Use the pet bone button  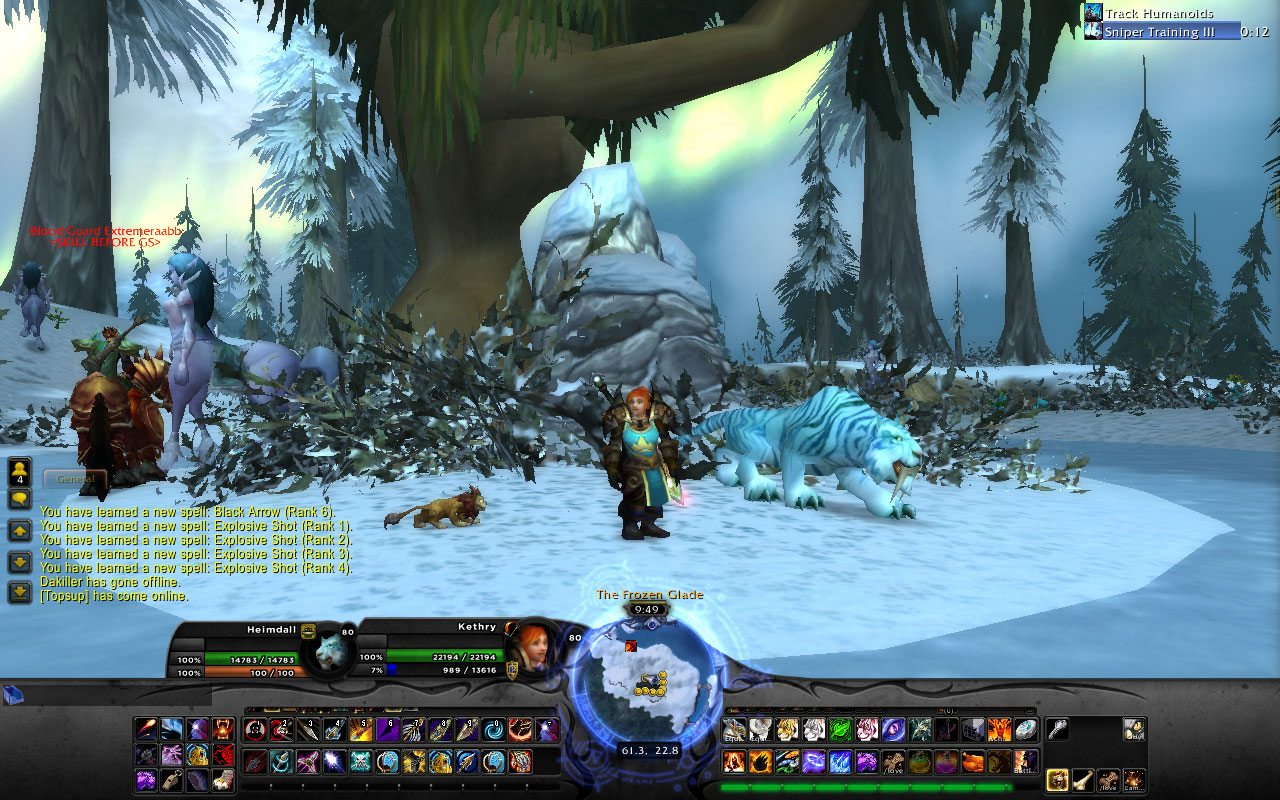click(x=1083, y=780)
